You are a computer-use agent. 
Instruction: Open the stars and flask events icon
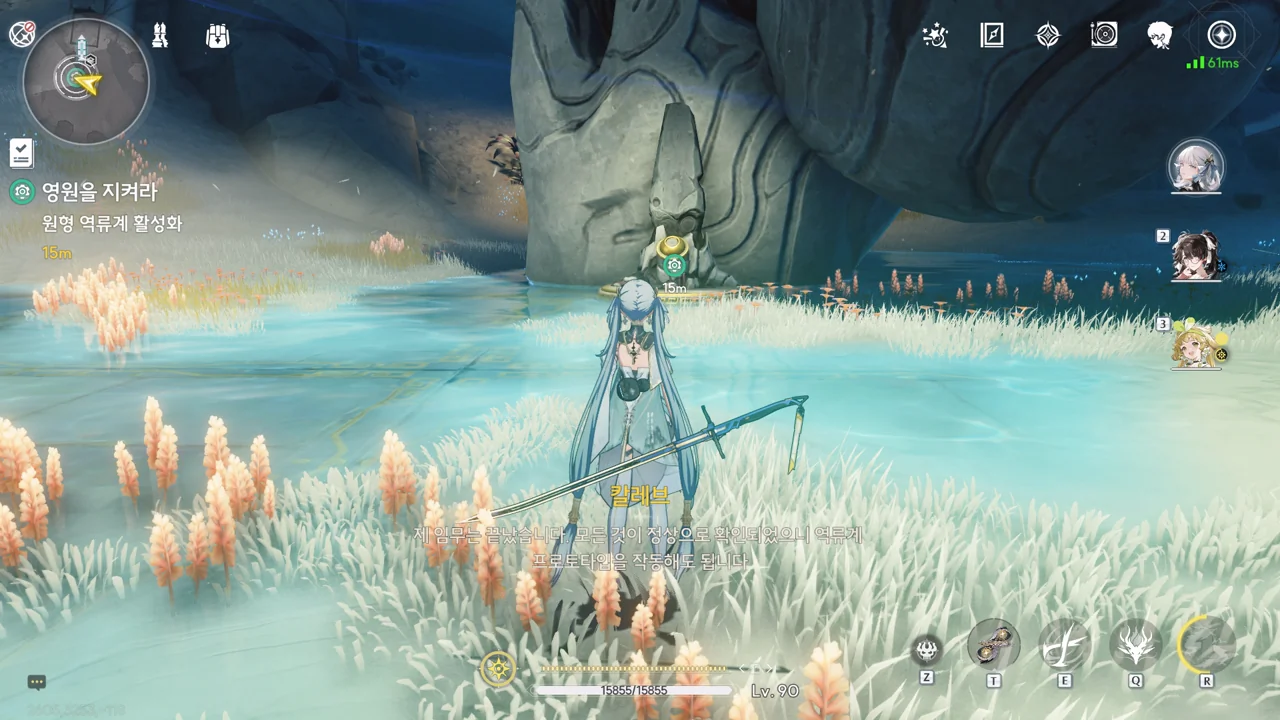935,36
